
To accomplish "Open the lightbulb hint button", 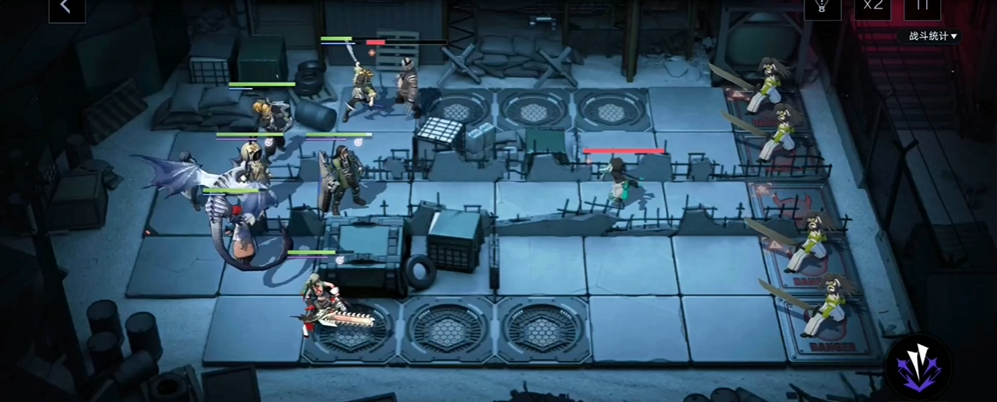I will click(x=822, y=8).
